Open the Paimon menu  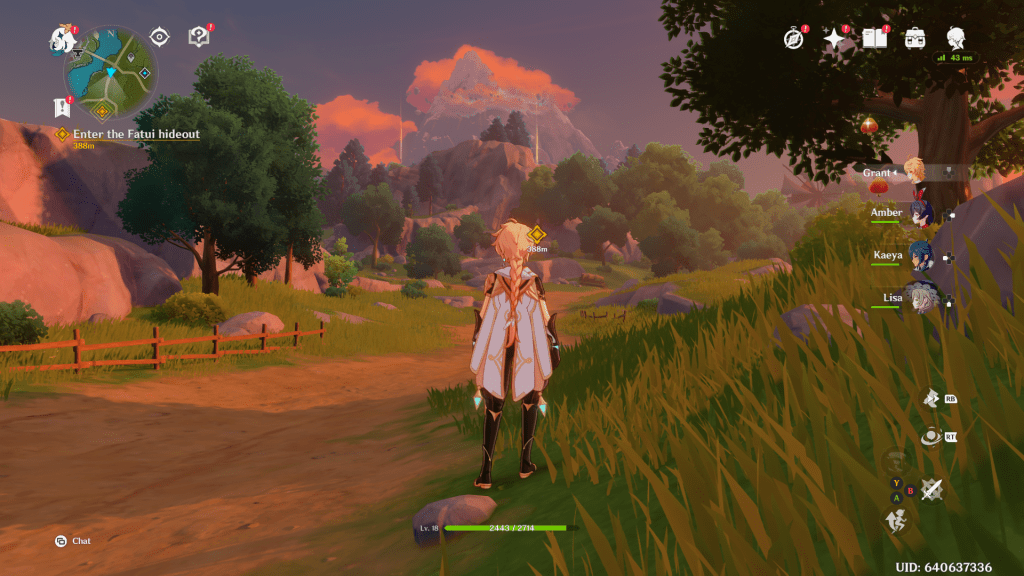click(x=62, y=40)
